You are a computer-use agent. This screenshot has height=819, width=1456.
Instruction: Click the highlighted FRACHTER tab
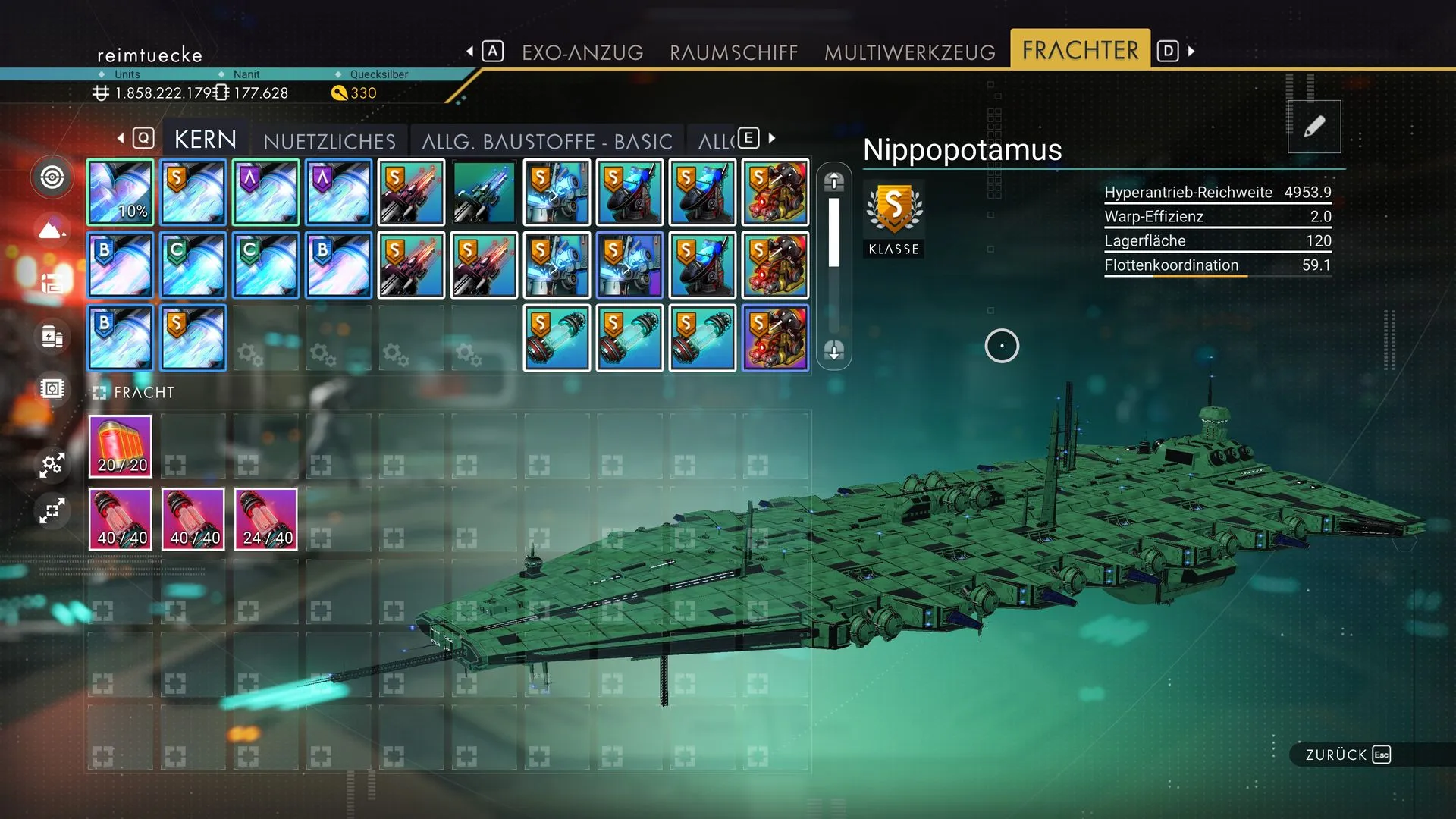point(1080,50)
